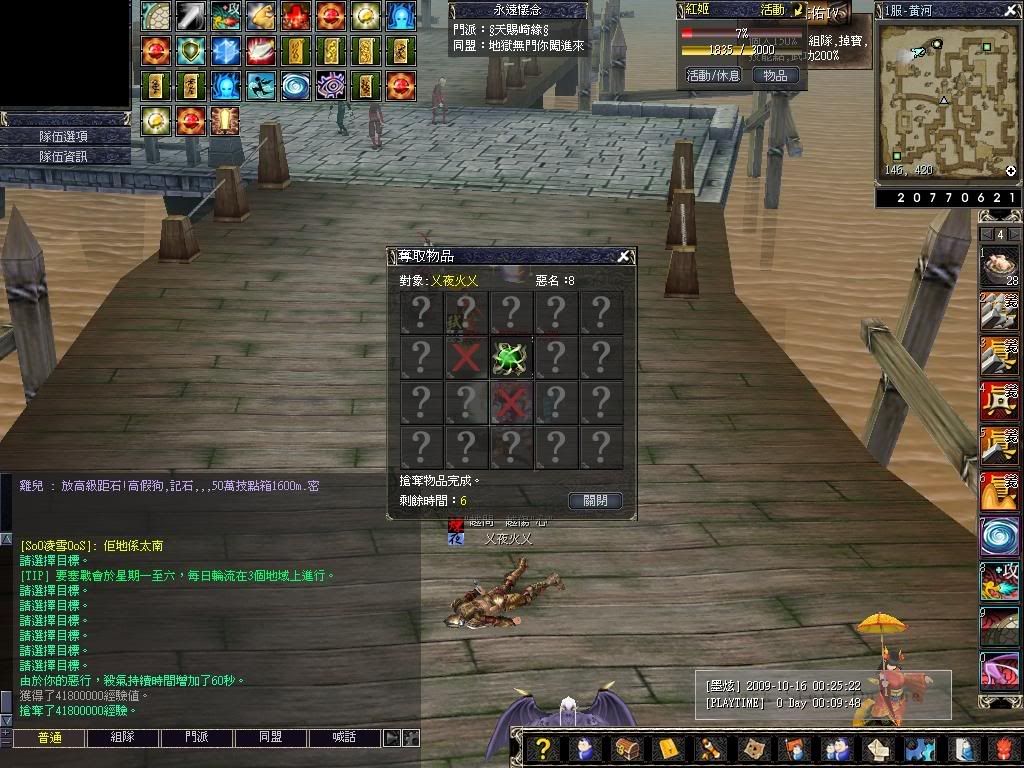Select the 門派 chat tab
The height and width of the screenshot is (768, 1024).
(x=197, y=738)
